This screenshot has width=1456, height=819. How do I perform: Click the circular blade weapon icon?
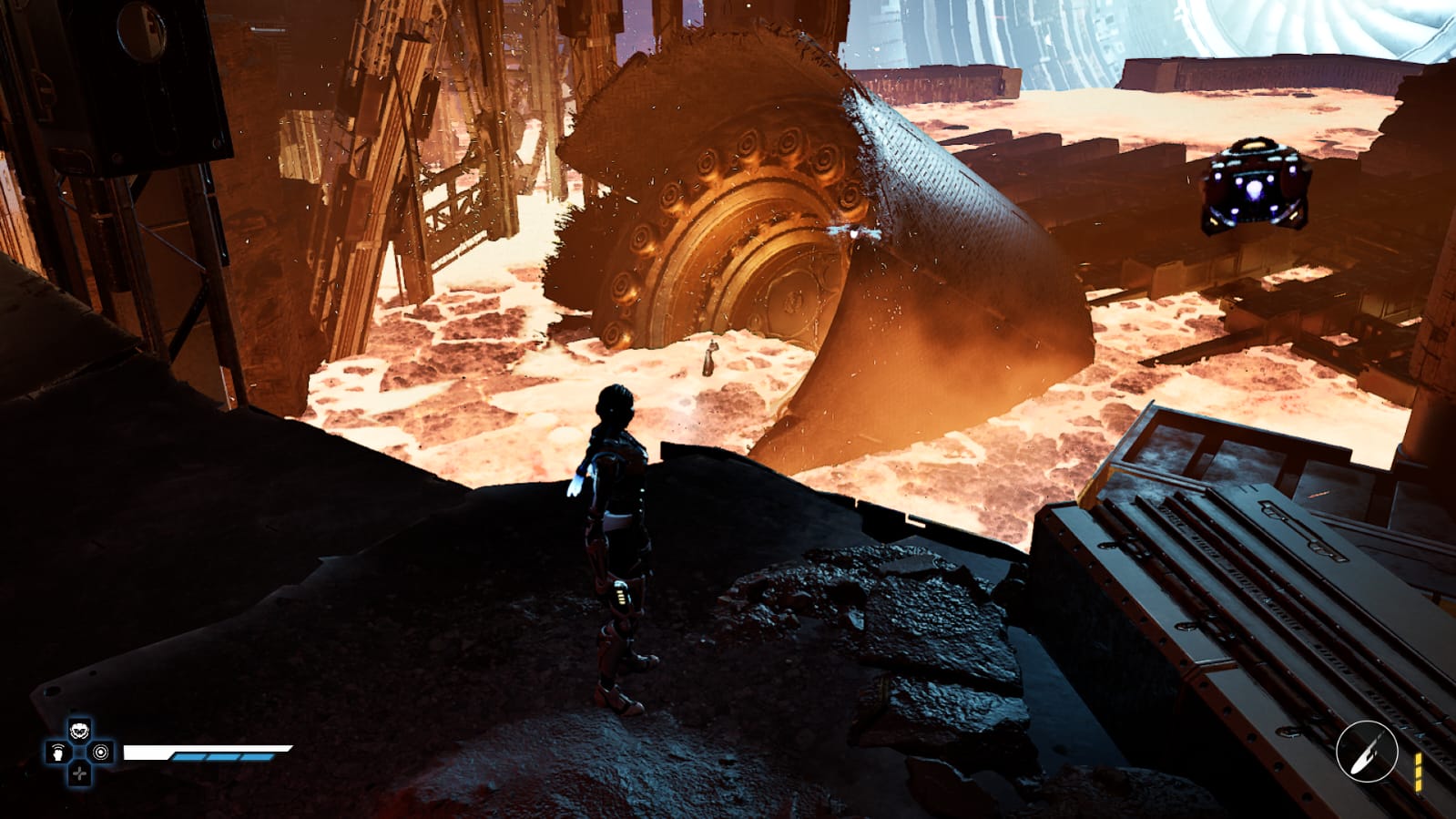click(1366, 752)
